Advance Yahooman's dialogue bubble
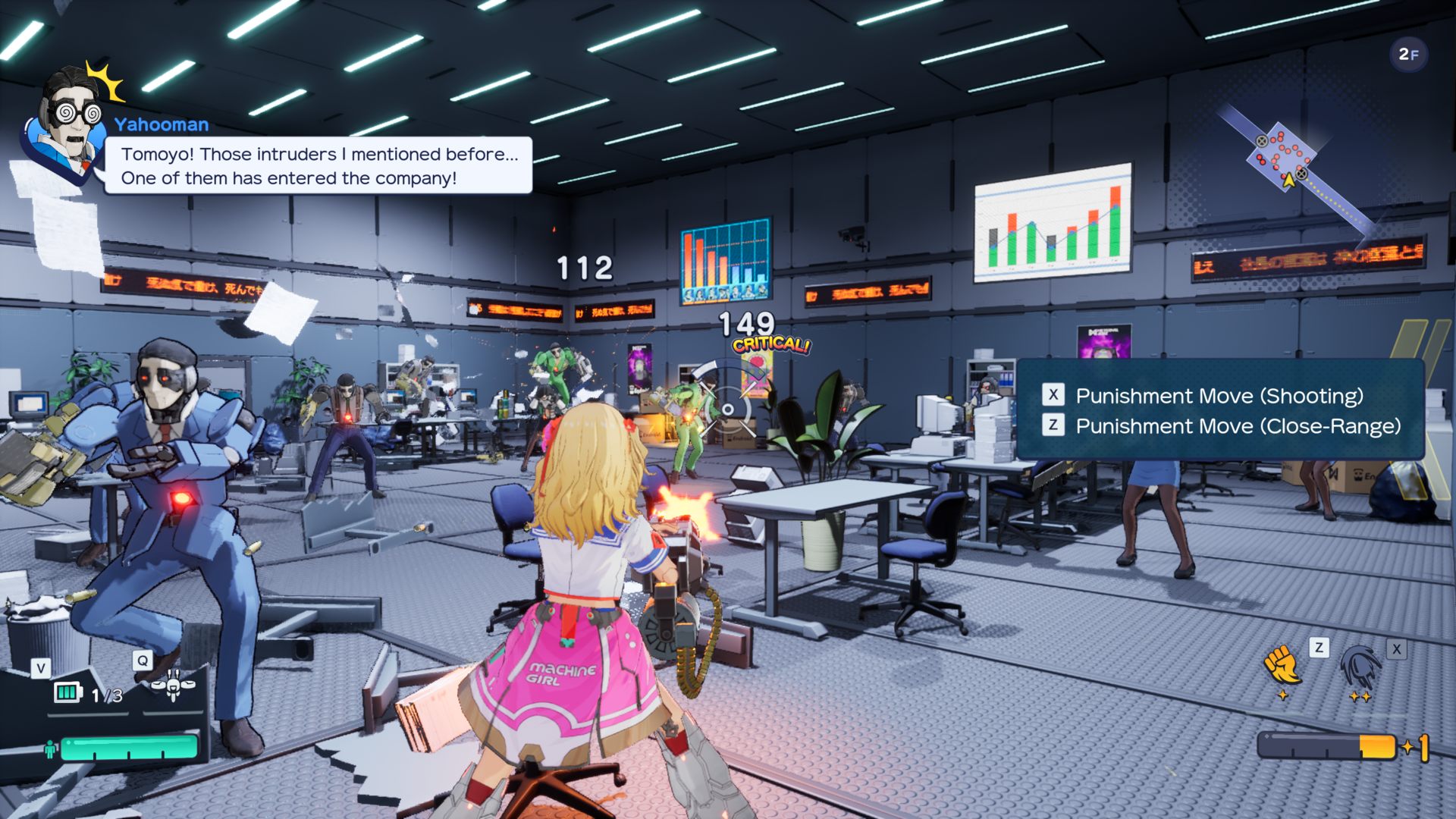Screen dimensions: 1456x819 [318, 166]
